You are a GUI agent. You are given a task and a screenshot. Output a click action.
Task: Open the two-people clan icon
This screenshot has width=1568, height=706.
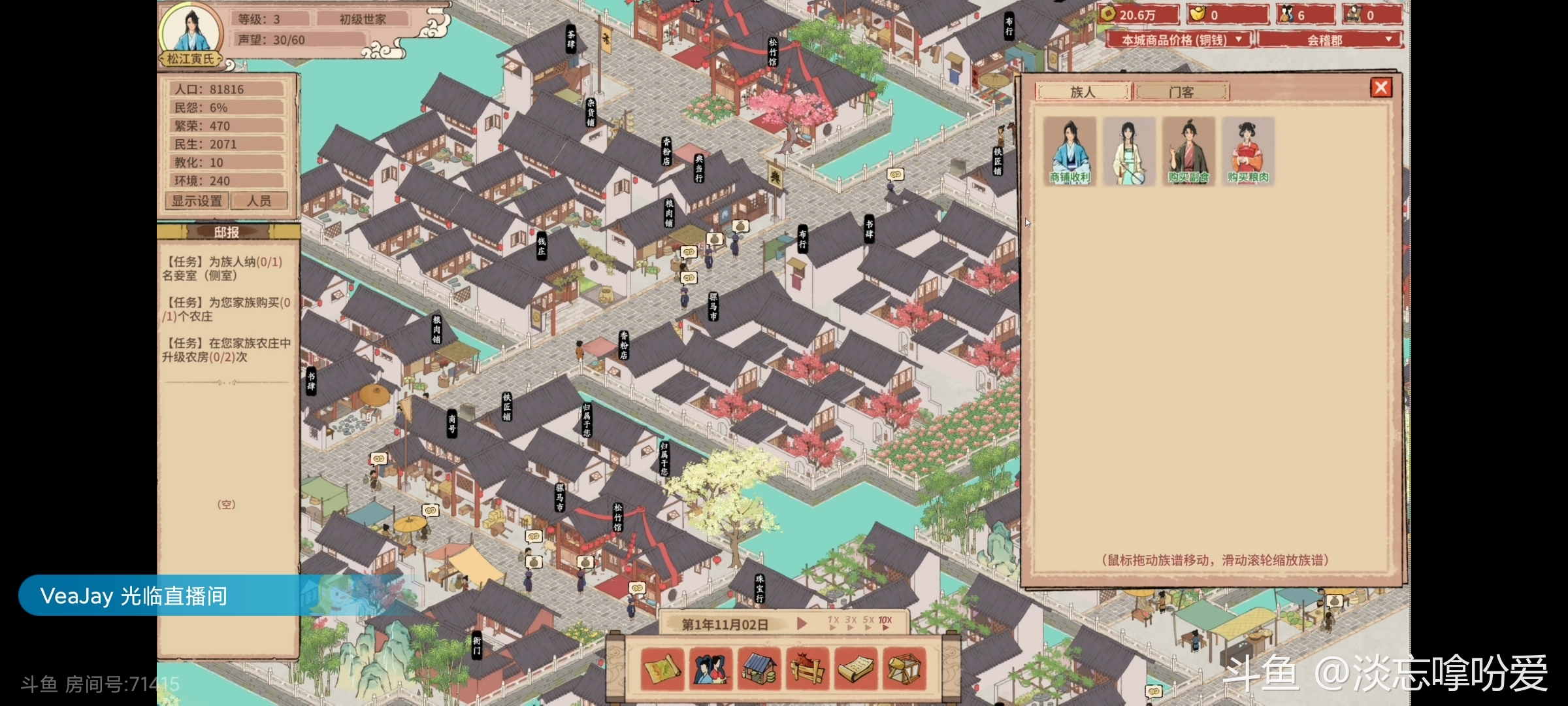pos(711,669)
